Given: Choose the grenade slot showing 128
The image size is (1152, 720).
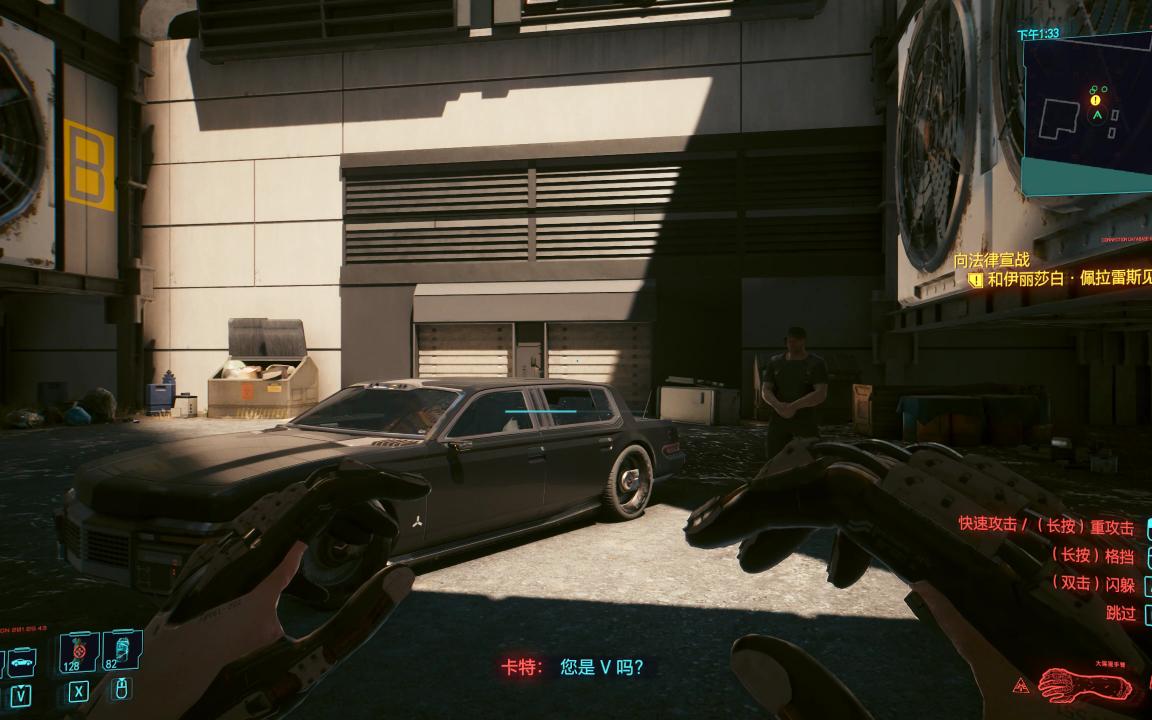Looking at the screenshot, I should (77, 654).
